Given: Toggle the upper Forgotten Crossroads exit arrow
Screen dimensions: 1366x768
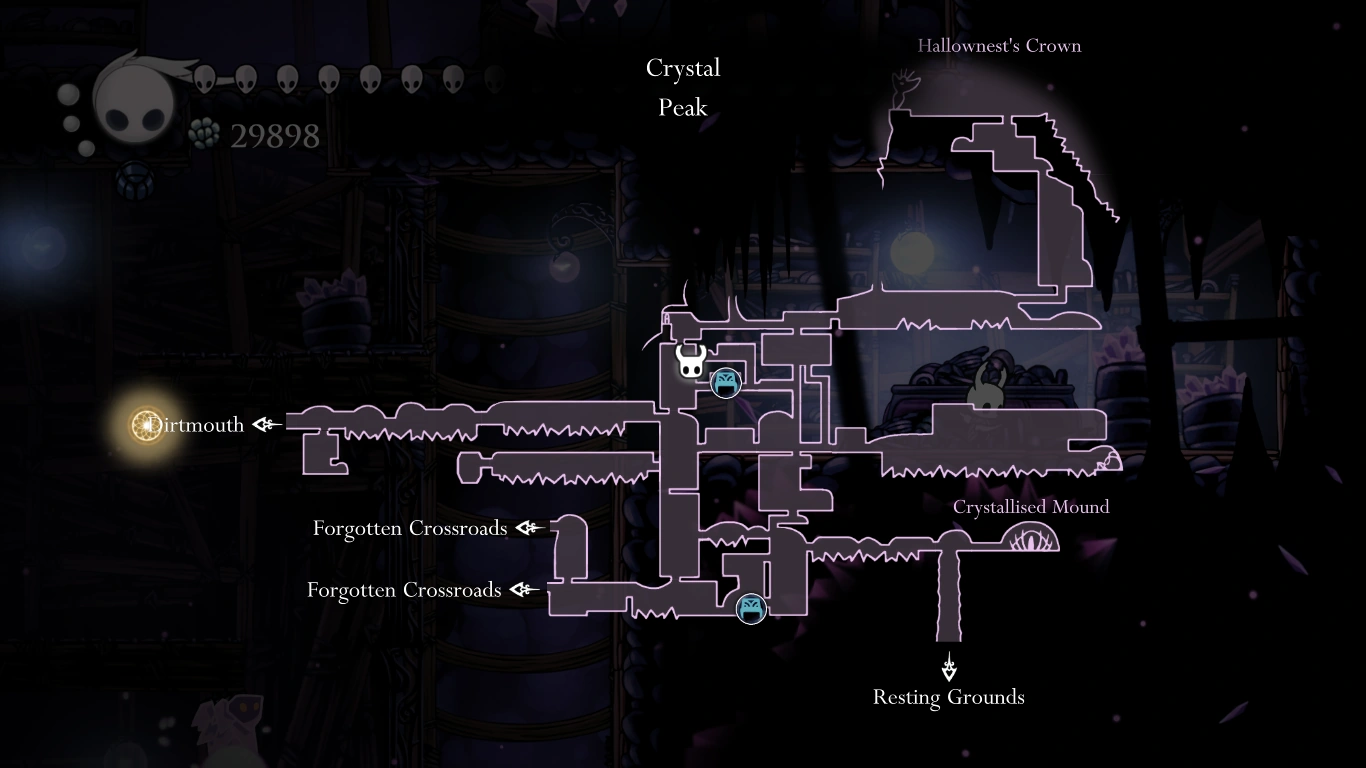Looking at the screenshot, I should click(x=528, y=528).
